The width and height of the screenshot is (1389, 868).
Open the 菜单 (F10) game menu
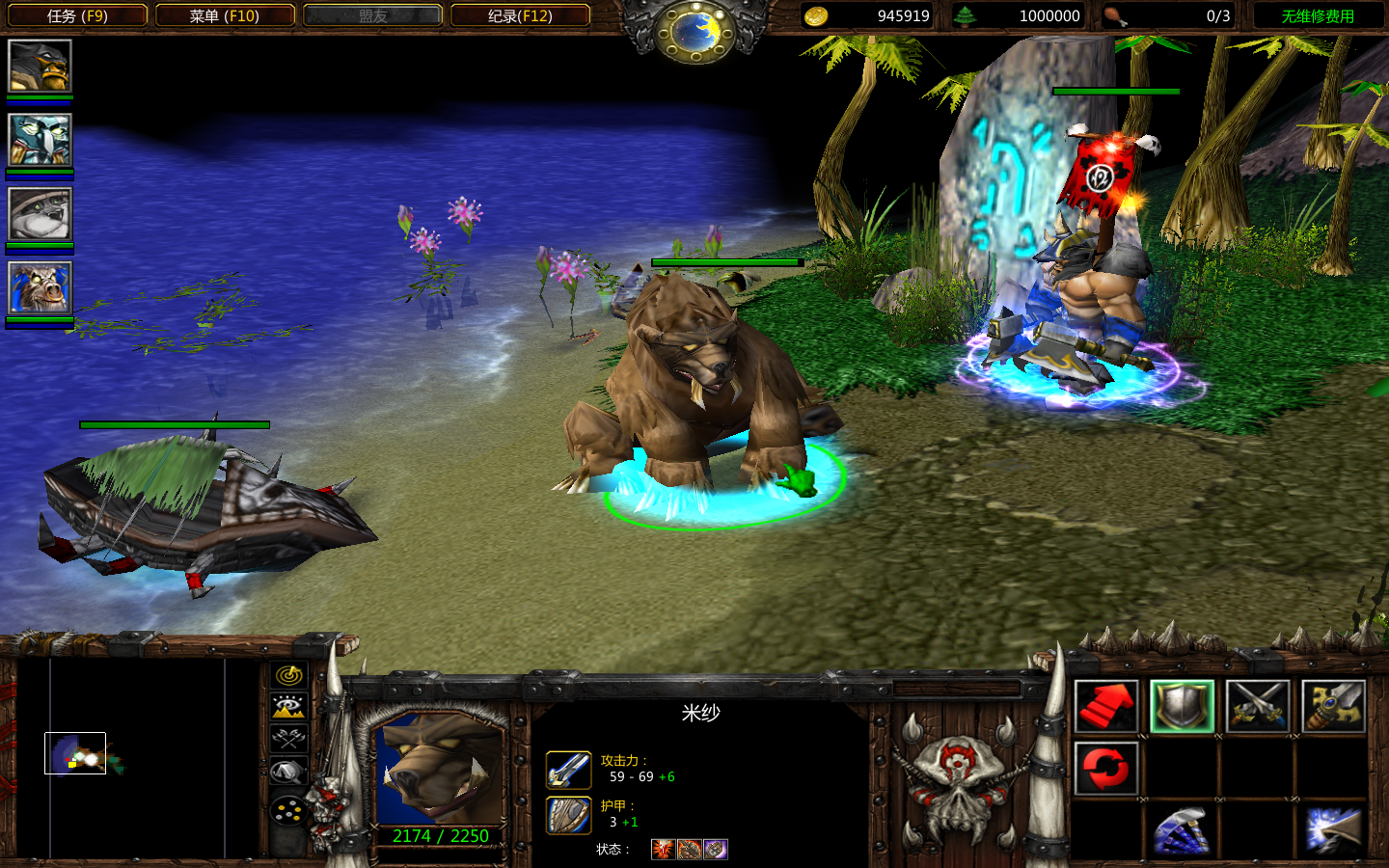point(225,15)
